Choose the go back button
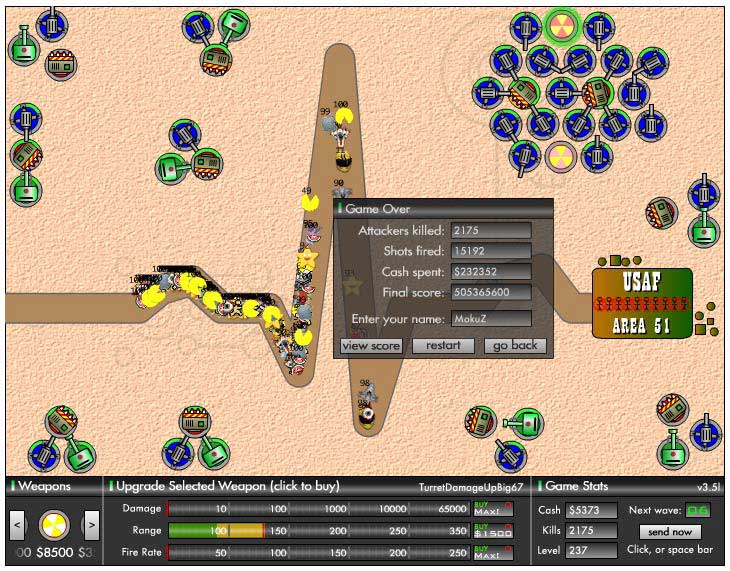This screenshot has height=571, width=730. click(516, 345)
